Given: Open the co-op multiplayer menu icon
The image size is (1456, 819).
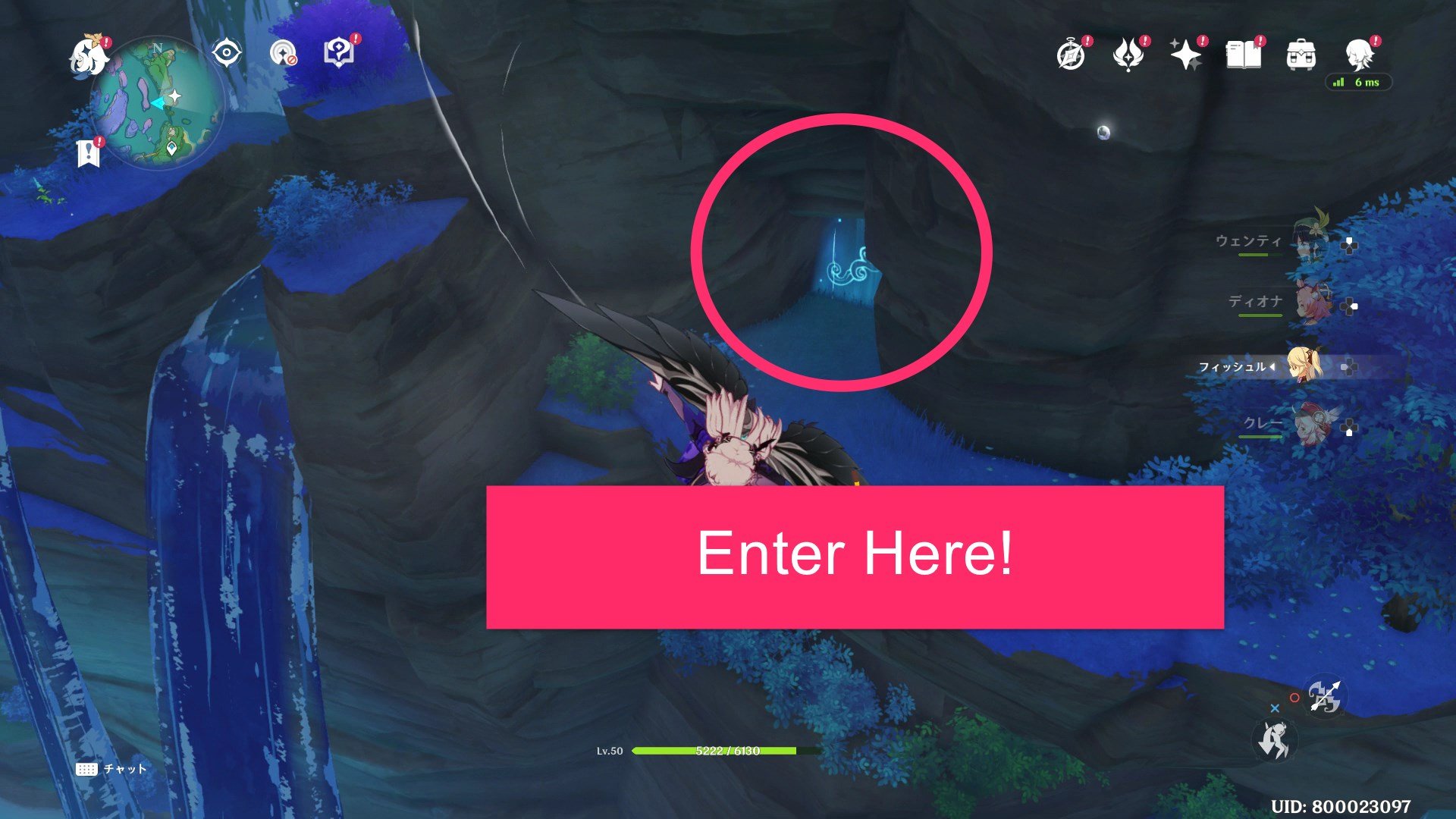Looking at the screenshot, I should pos(282,52).
